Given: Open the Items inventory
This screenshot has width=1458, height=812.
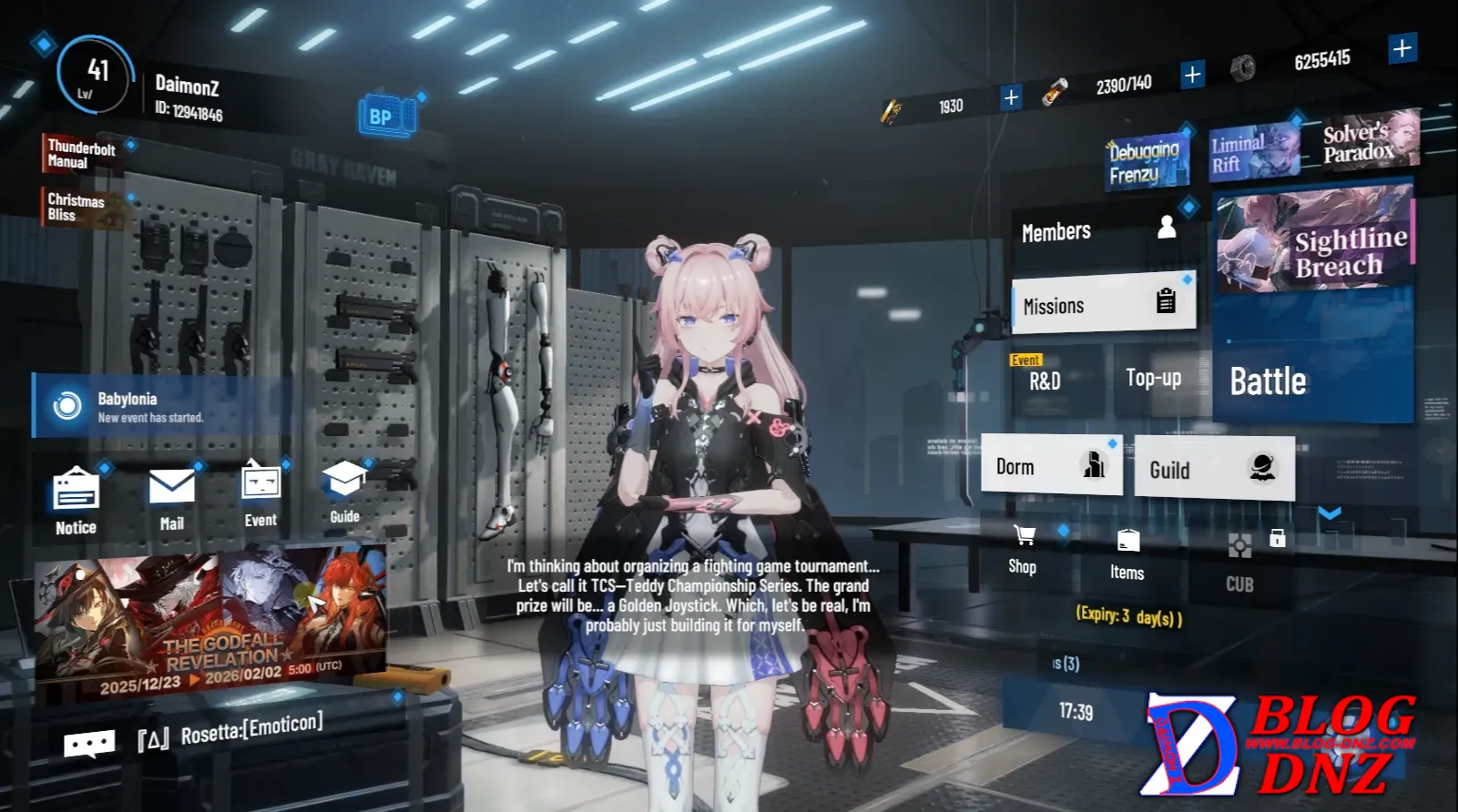Looking at the screenshot, I should coord(1127,554).
